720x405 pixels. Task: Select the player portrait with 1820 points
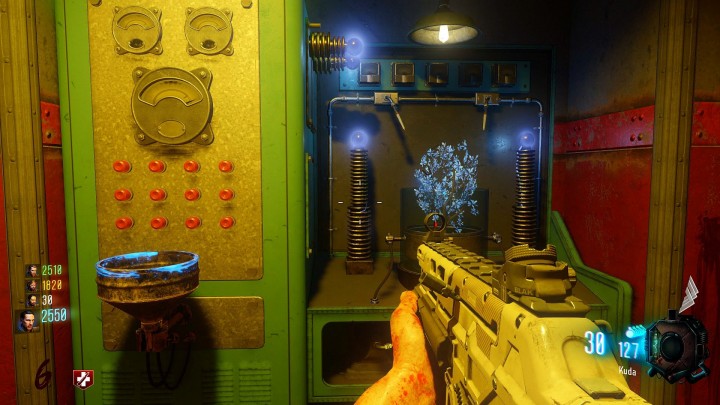click(x=31, y=284)
